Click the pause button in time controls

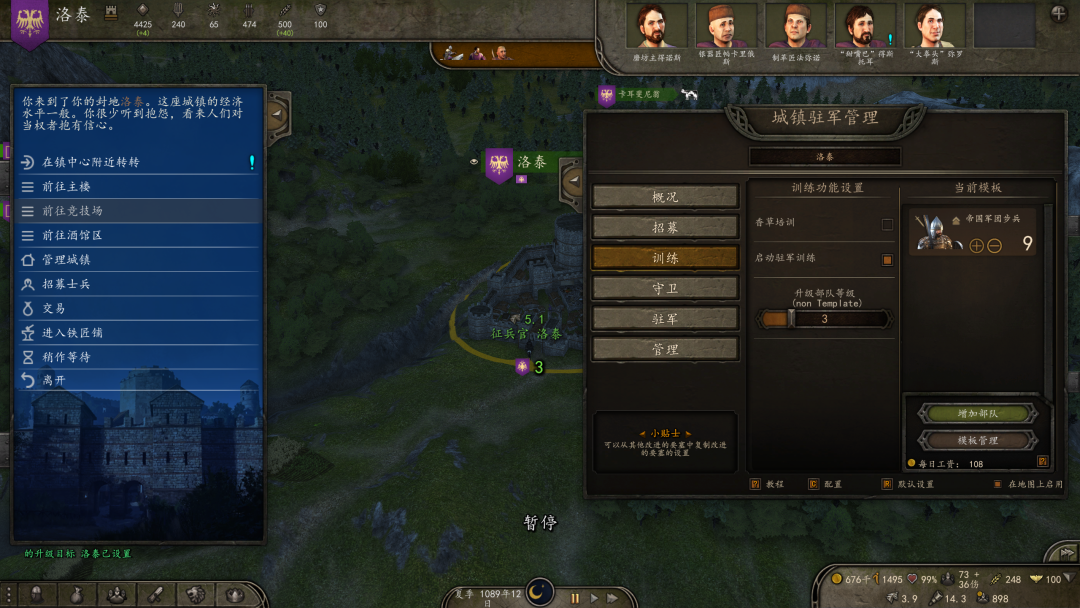click(575, 598)
